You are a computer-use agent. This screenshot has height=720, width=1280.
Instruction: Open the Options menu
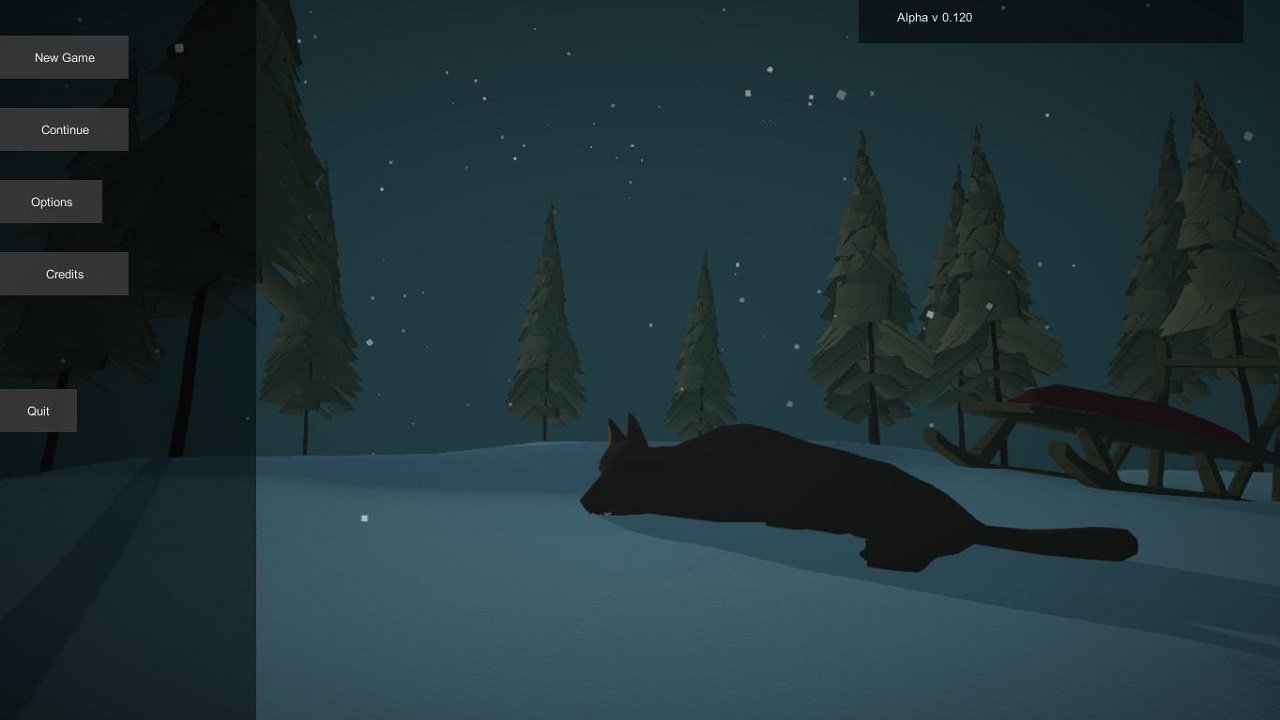[x=51, y=201]
